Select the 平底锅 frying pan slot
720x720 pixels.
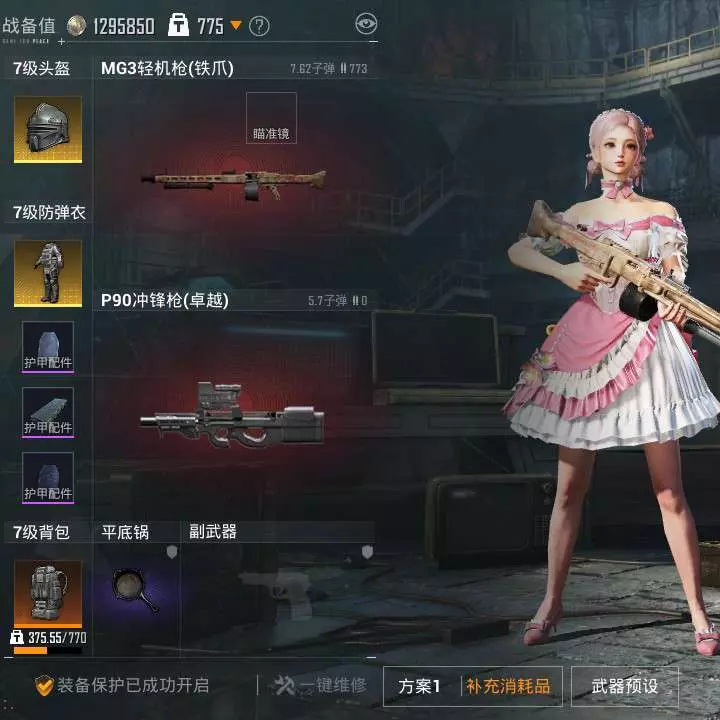(x=136, y=590)
